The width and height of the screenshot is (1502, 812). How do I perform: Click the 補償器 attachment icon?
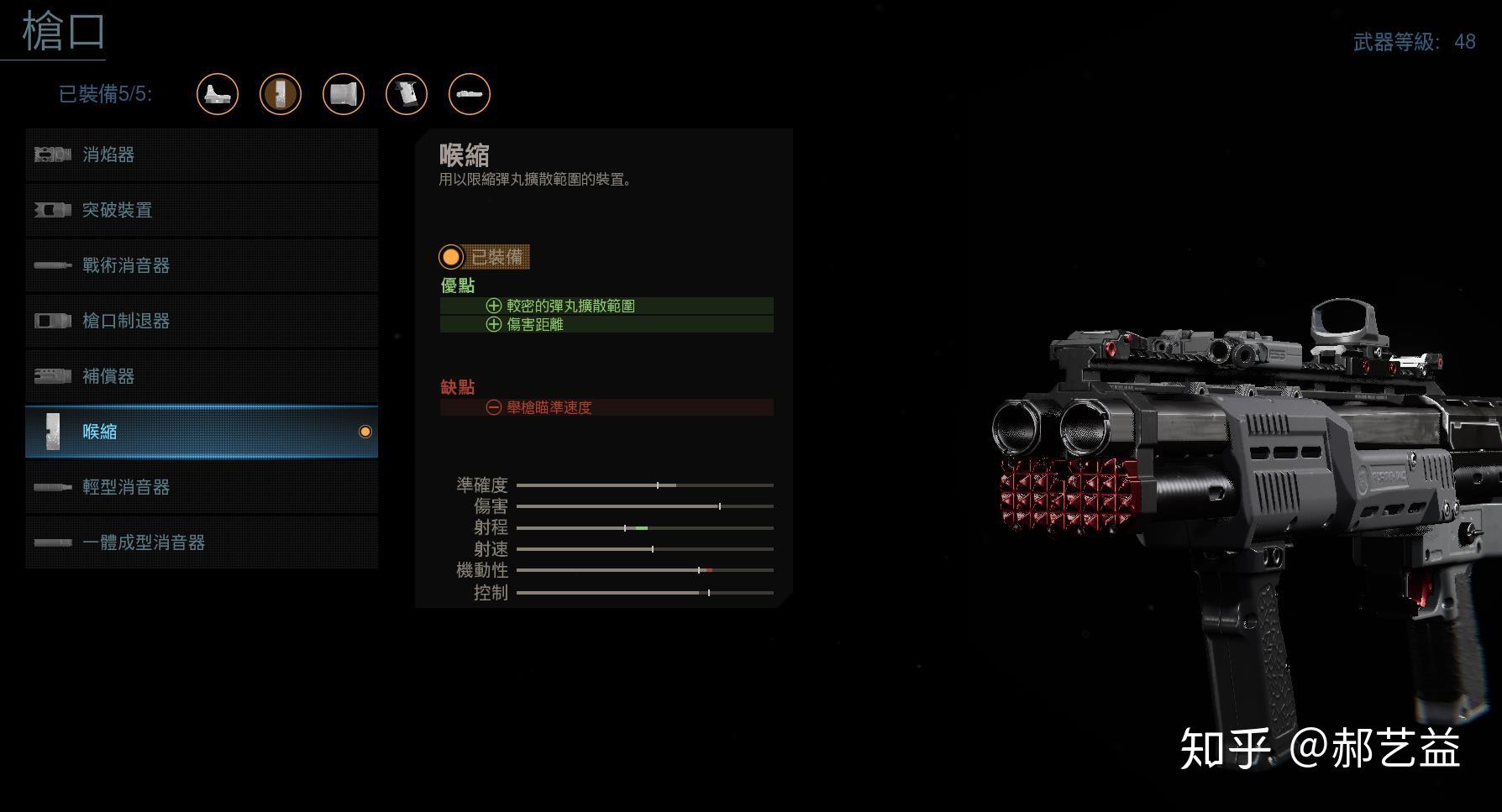[52, 376]
